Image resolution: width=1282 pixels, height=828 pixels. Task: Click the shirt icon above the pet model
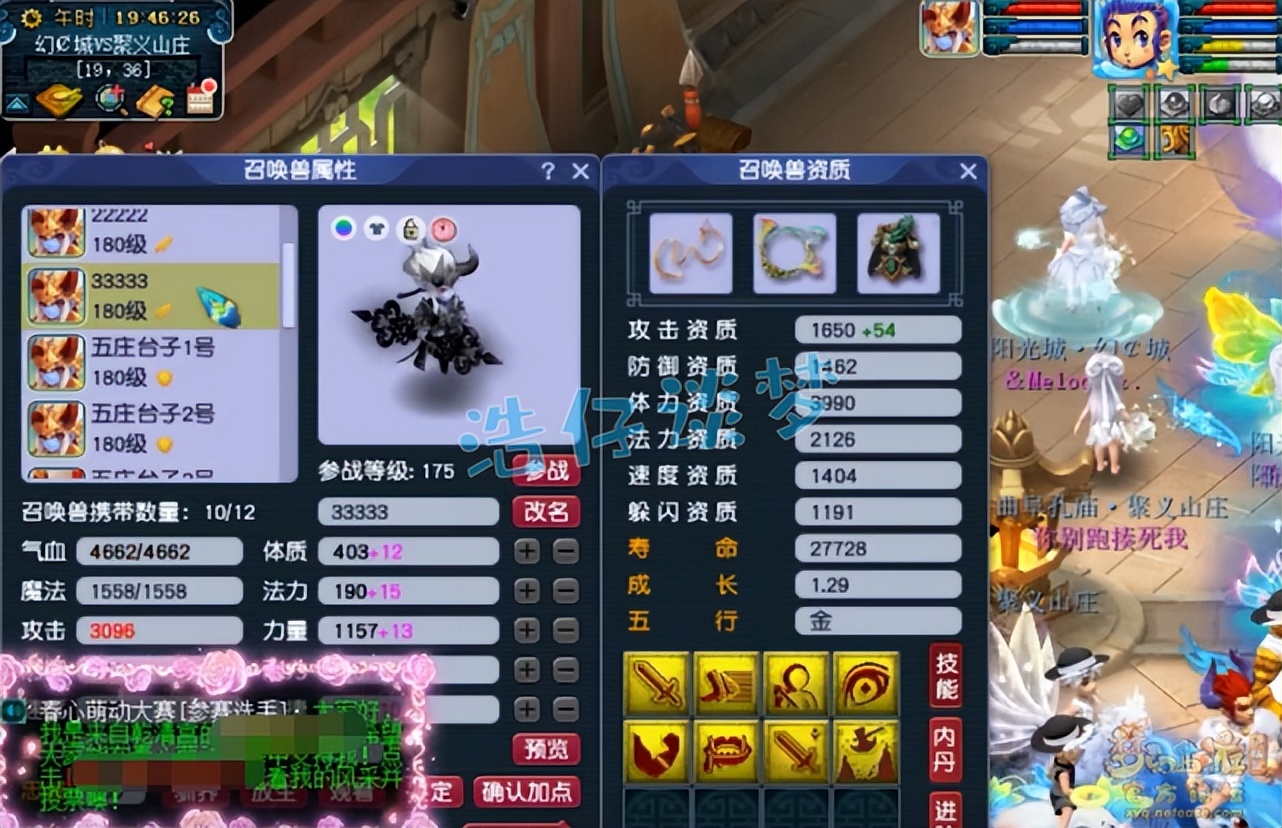[376, 228]
